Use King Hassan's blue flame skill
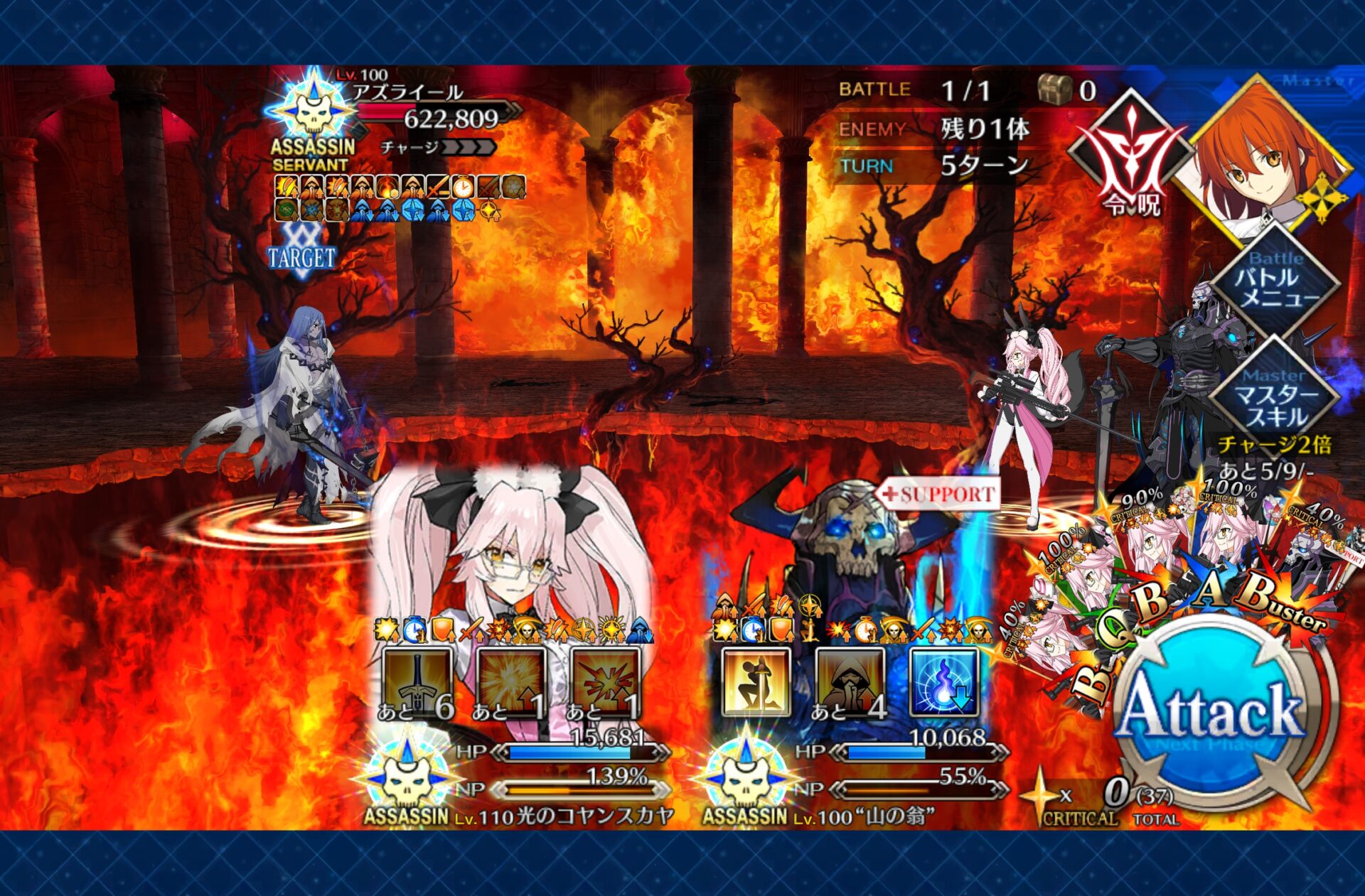 point(943,683)
